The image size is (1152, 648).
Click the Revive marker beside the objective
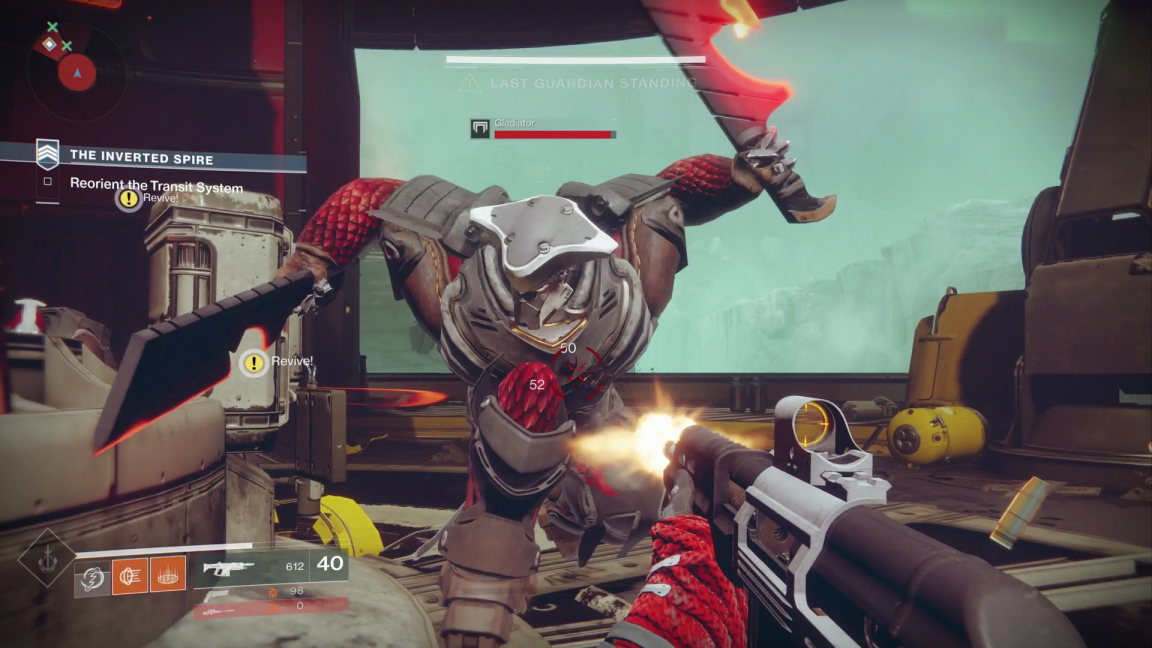128,199
